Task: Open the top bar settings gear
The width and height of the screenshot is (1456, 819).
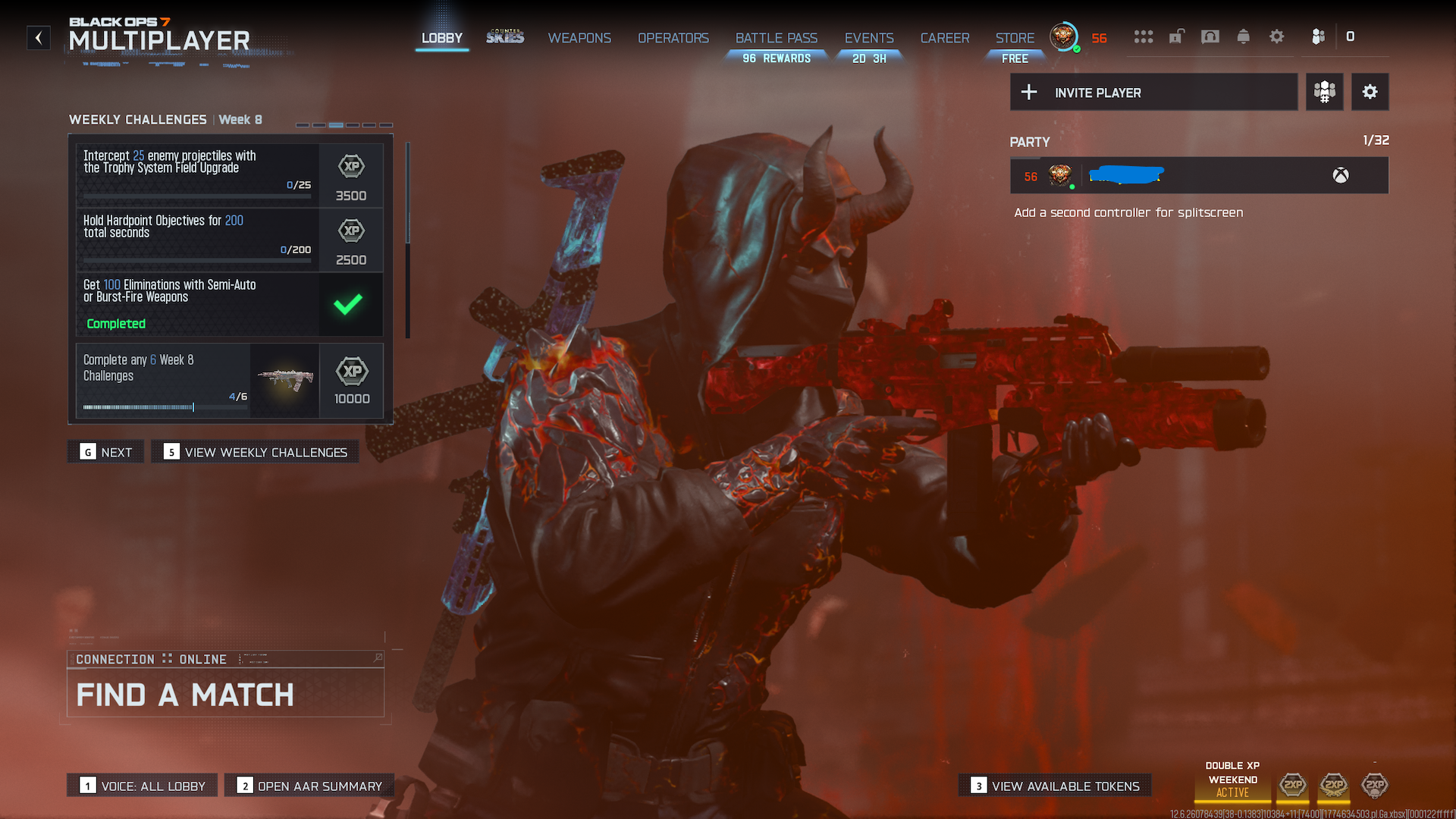Action: point(1277,36)
